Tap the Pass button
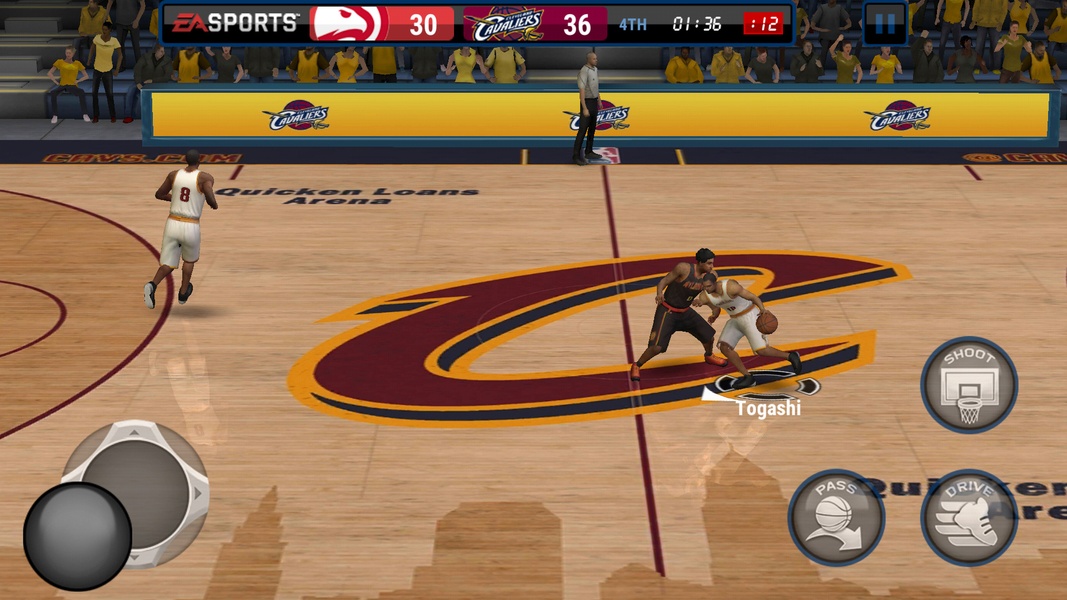The height and width of the screenshot is (600, 1067). [836, 518]
